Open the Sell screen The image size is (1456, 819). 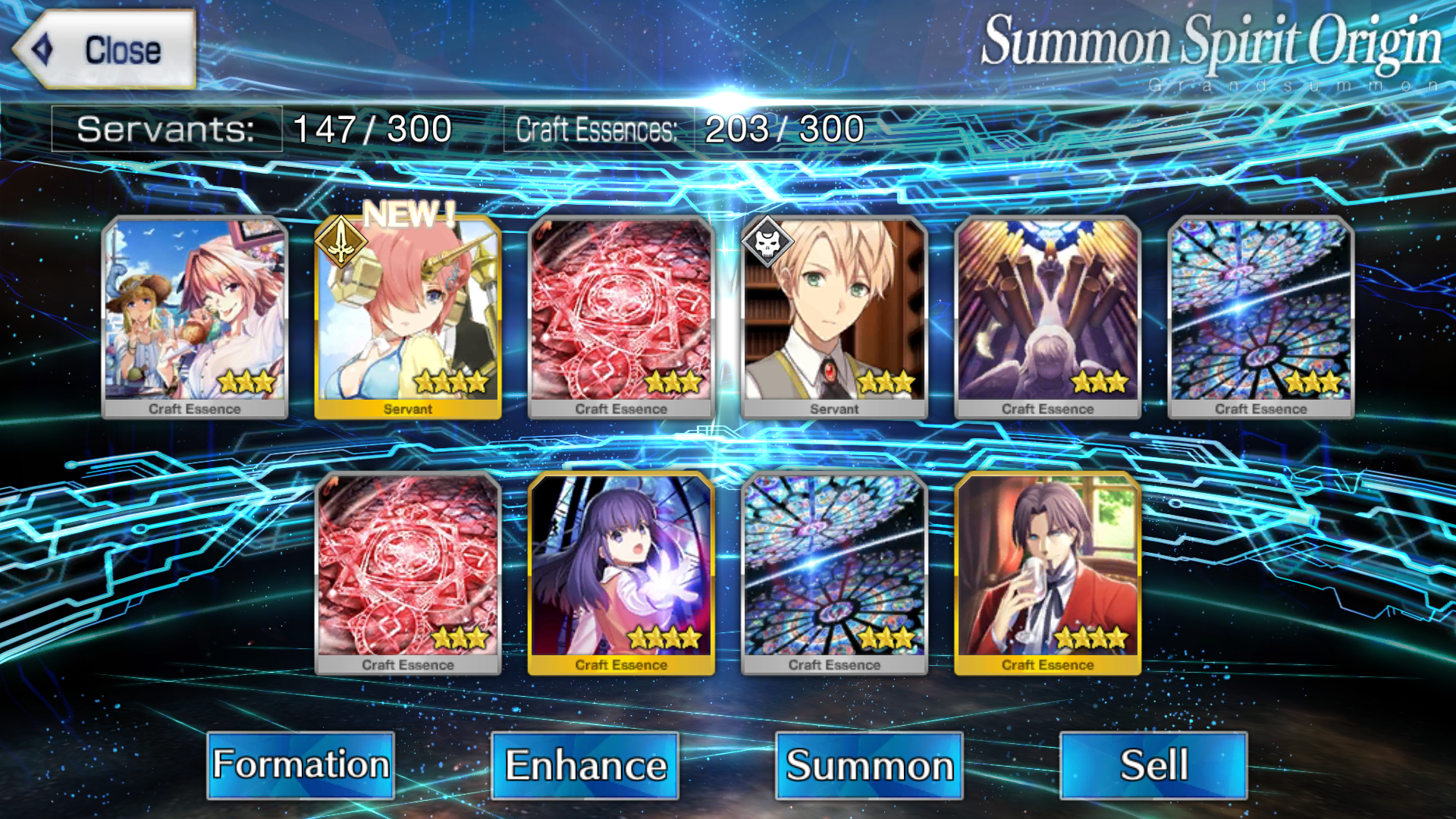point(1153,764)
